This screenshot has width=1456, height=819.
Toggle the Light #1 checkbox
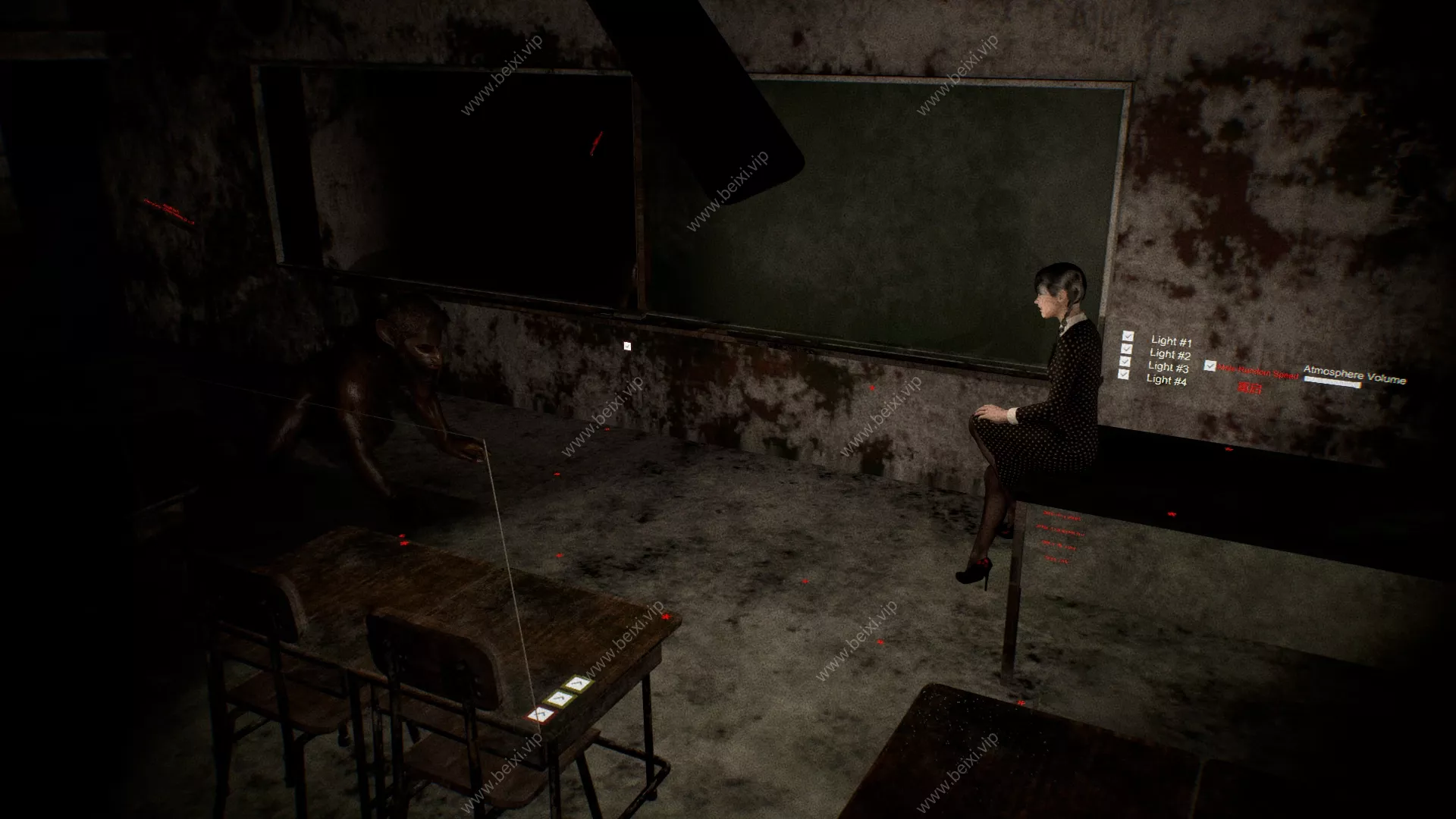pyautogui.click(x=1128, y=336)
